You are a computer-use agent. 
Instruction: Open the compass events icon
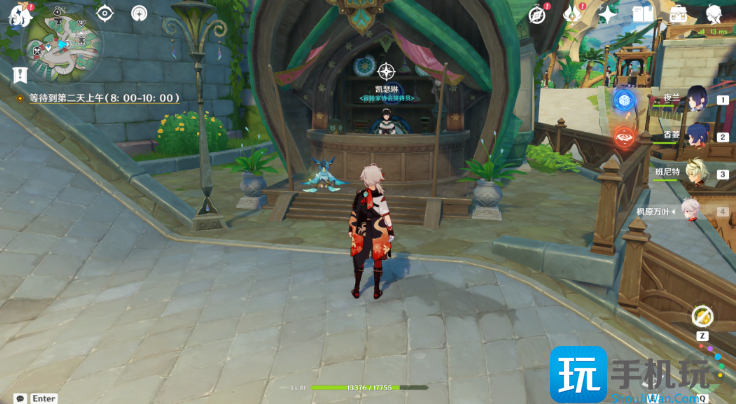(x=538, y=14)
